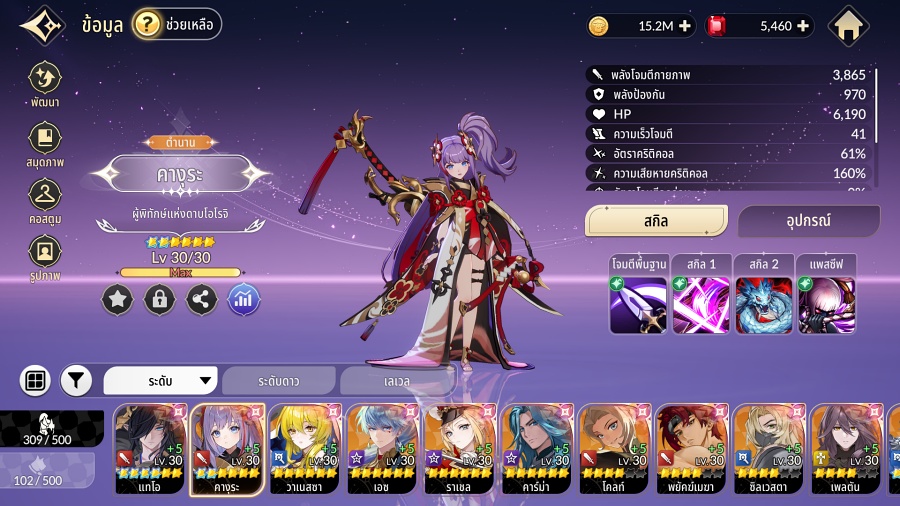The image size is (900, 506).
Task: Toggle the hero lock button
Action: coord(159,299)
